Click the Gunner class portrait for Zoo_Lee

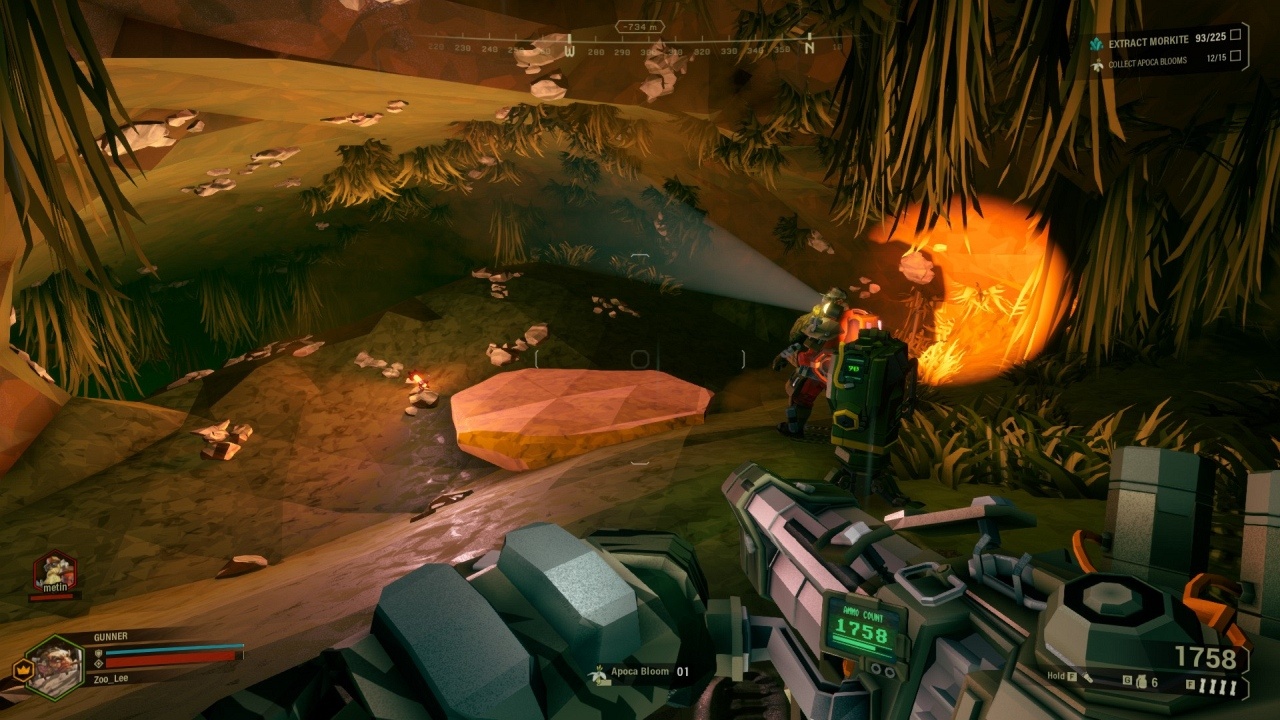pyautogui.click(x=55, y=666)
